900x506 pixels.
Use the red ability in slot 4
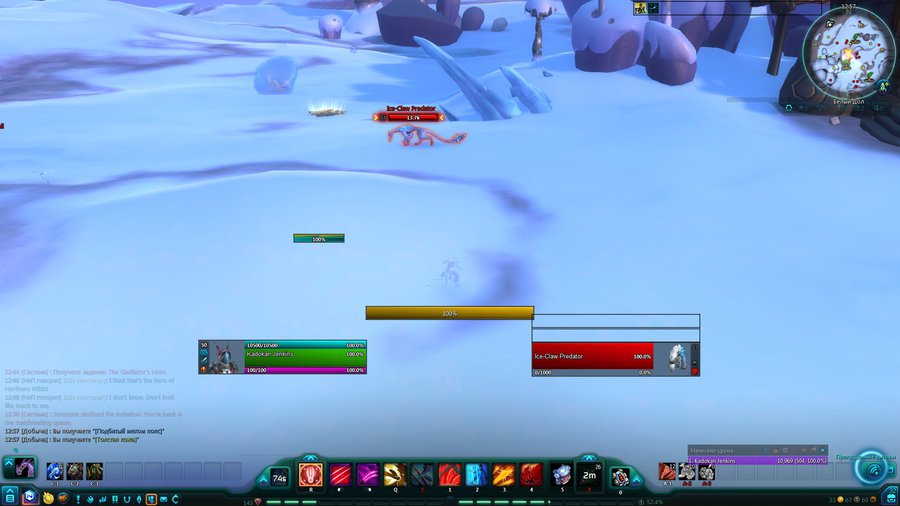pyautogui.click(x=531, y=473)
